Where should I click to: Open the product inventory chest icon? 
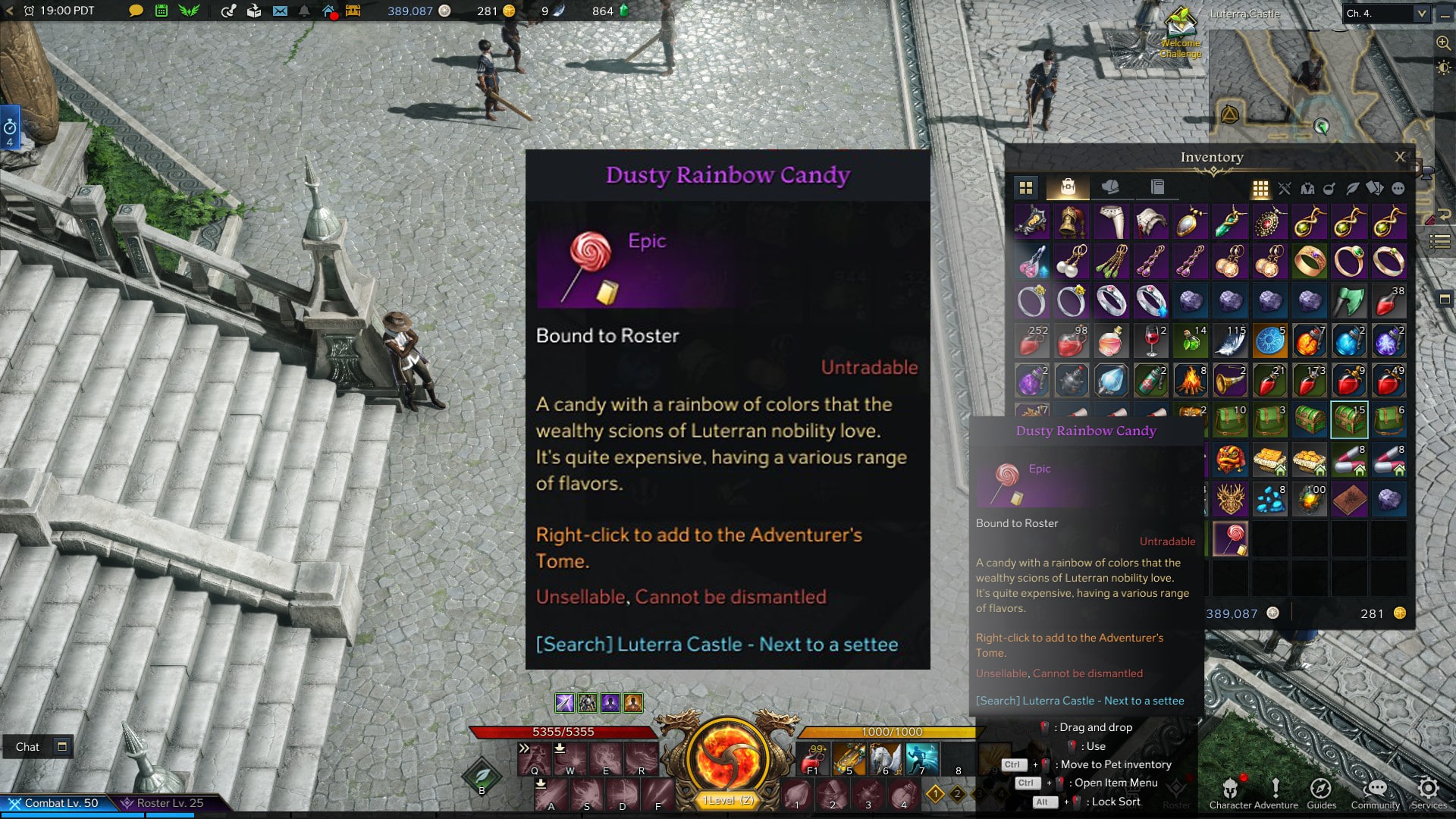tap(353, 11)
